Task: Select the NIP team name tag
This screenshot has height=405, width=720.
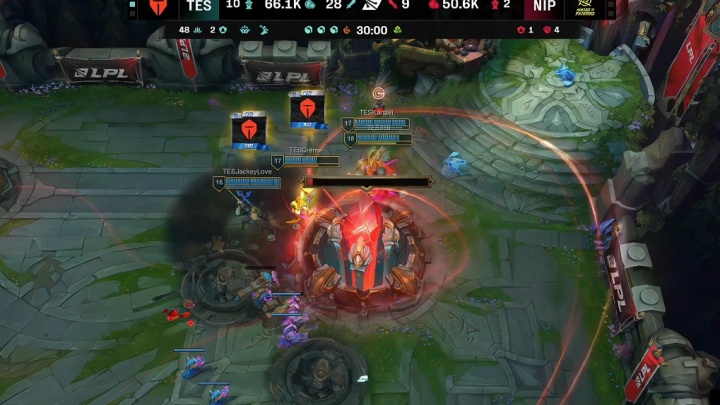Action: pyautogui.click(x=545, y=6)
